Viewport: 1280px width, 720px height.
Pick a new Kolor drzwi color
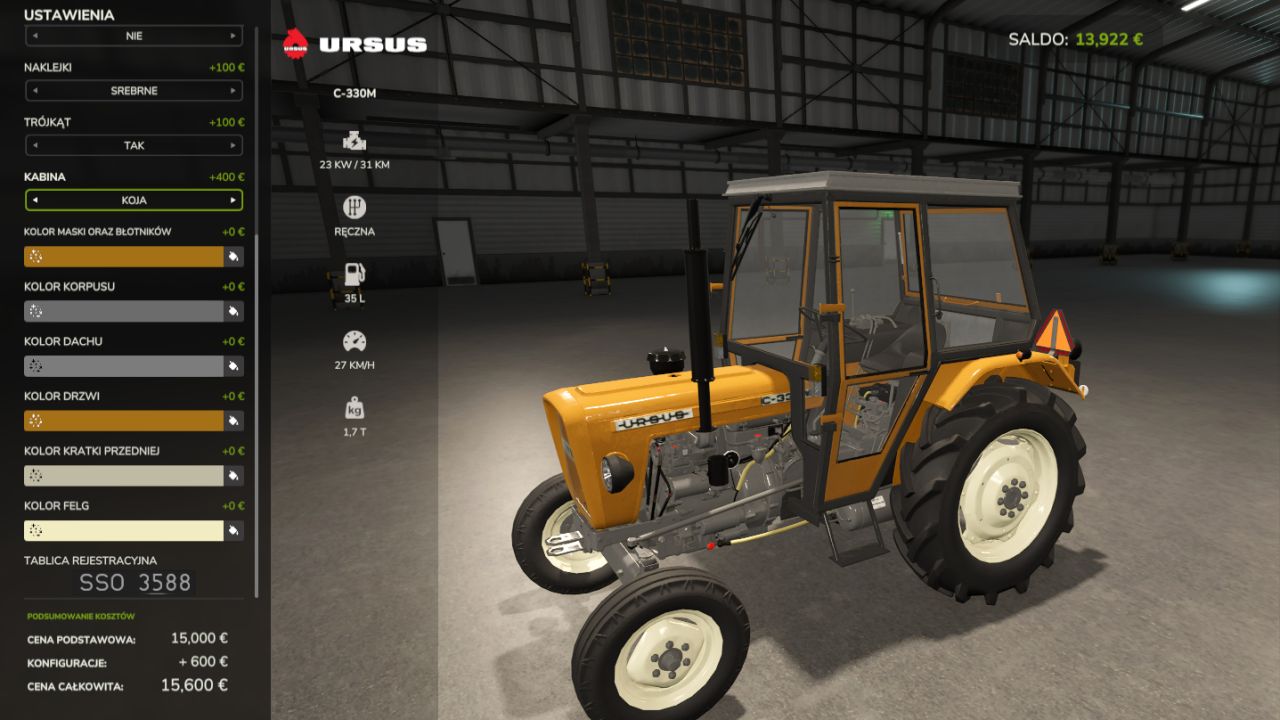(124, 421)
